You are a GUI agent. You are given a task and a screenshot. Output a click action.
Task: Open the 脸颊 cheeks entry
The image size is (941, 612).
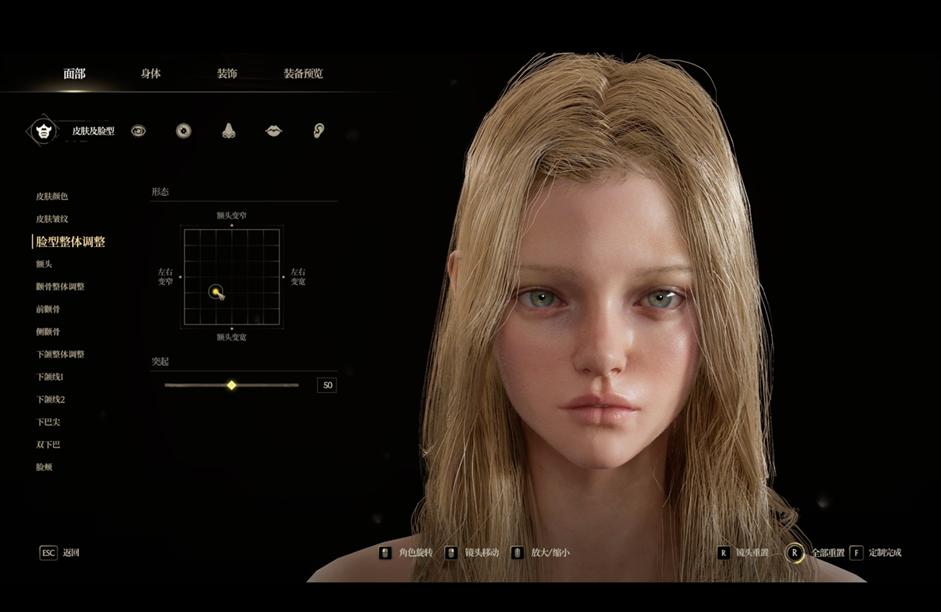pyautogui.click(x=44, y=467)
